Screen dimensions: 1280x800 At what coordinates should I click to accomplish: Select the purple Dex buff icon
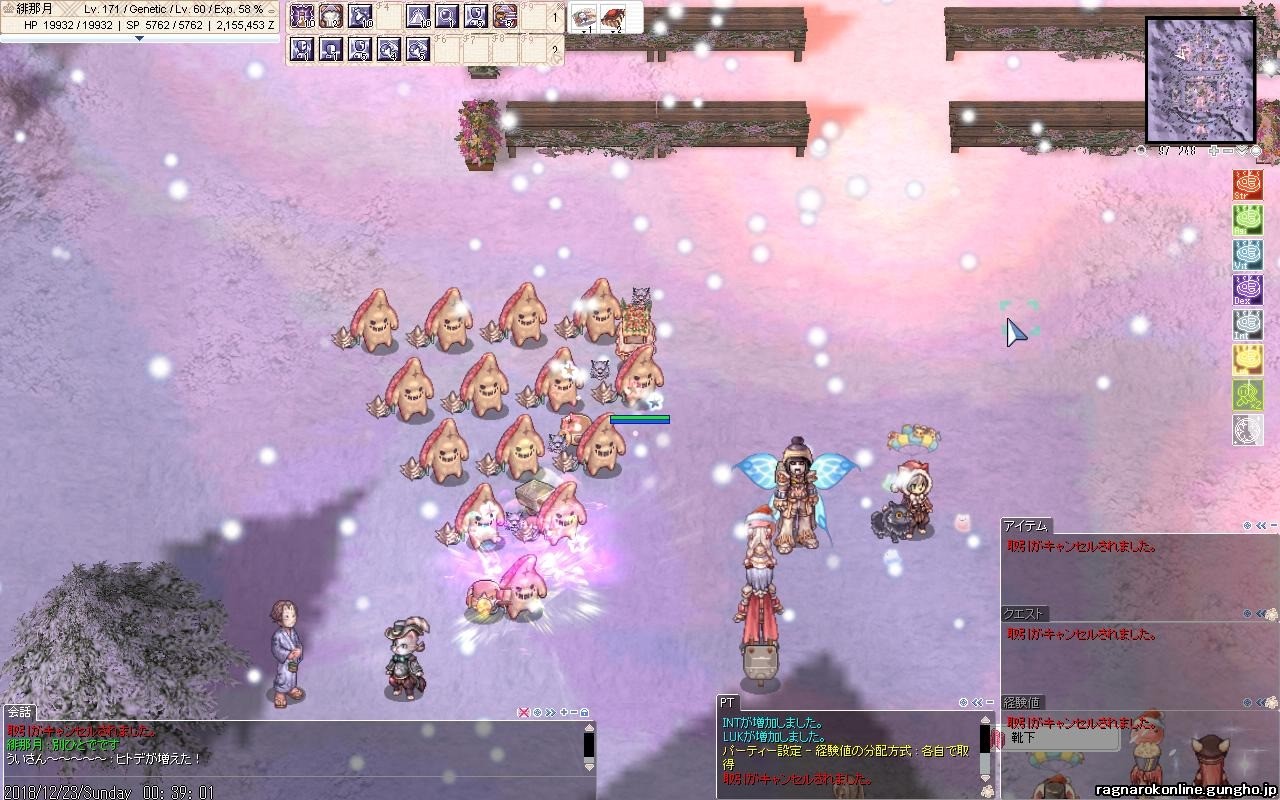[x=1247, y=289]
